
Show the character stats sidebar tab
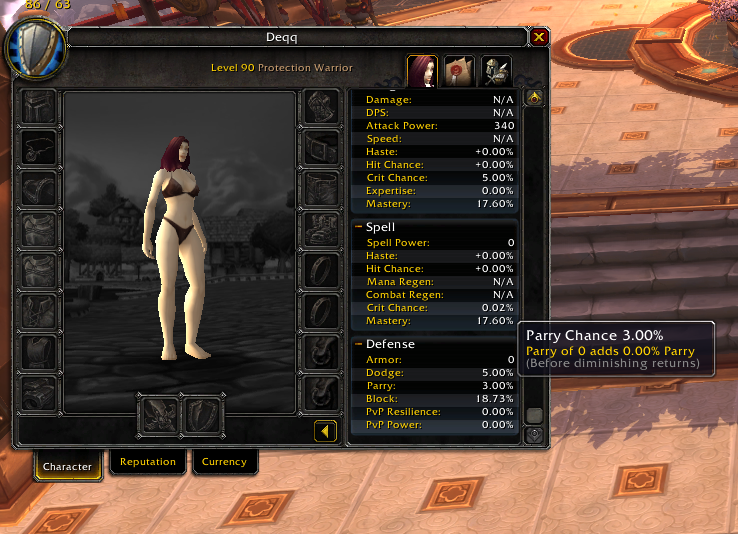point(422,70)
